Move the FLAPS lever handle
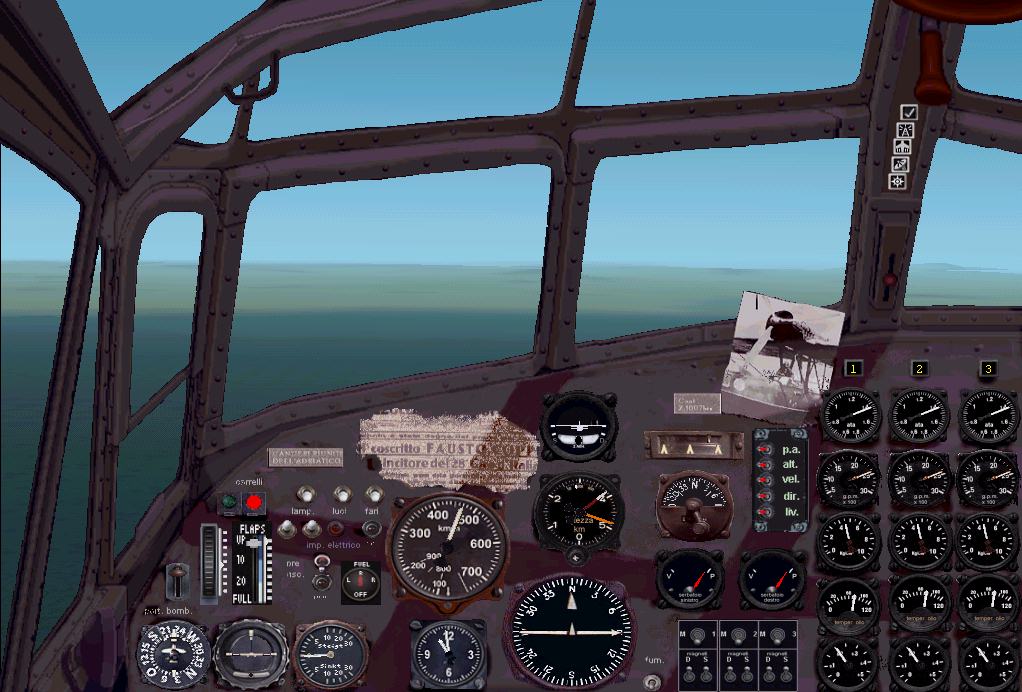The width and height of the screenshot is (1022, 692). [x=255, y=544]
